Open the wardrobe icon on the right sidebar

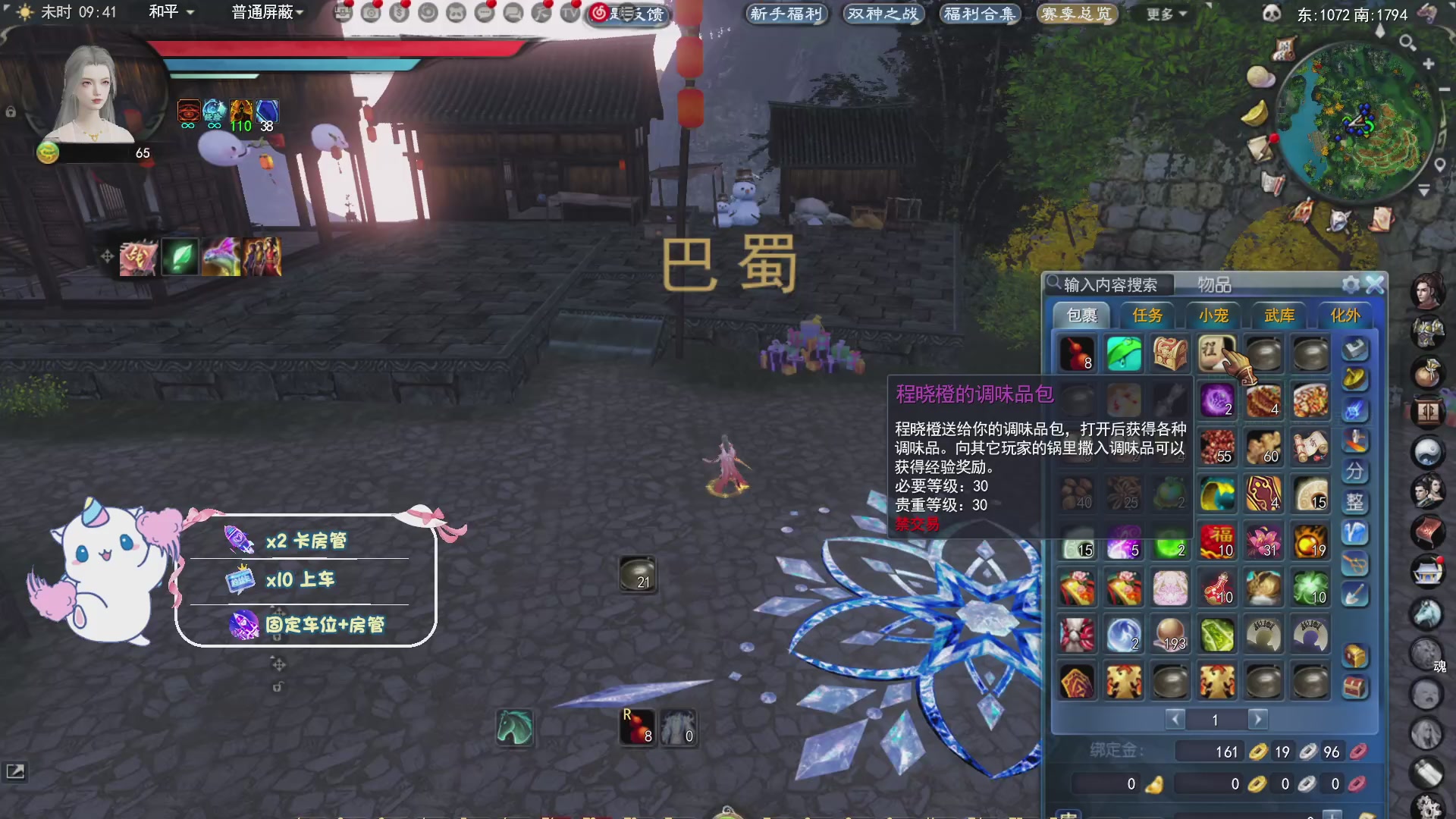1429,409
